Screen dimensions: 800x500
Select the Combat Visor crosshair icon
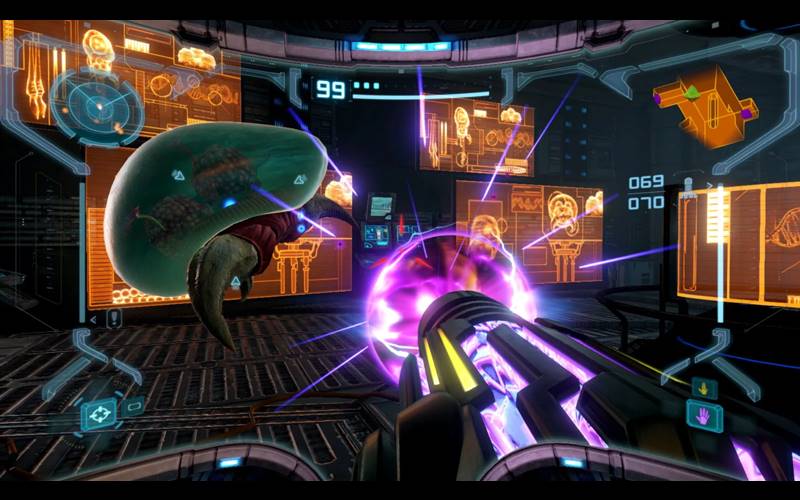[x=100, y=412]
